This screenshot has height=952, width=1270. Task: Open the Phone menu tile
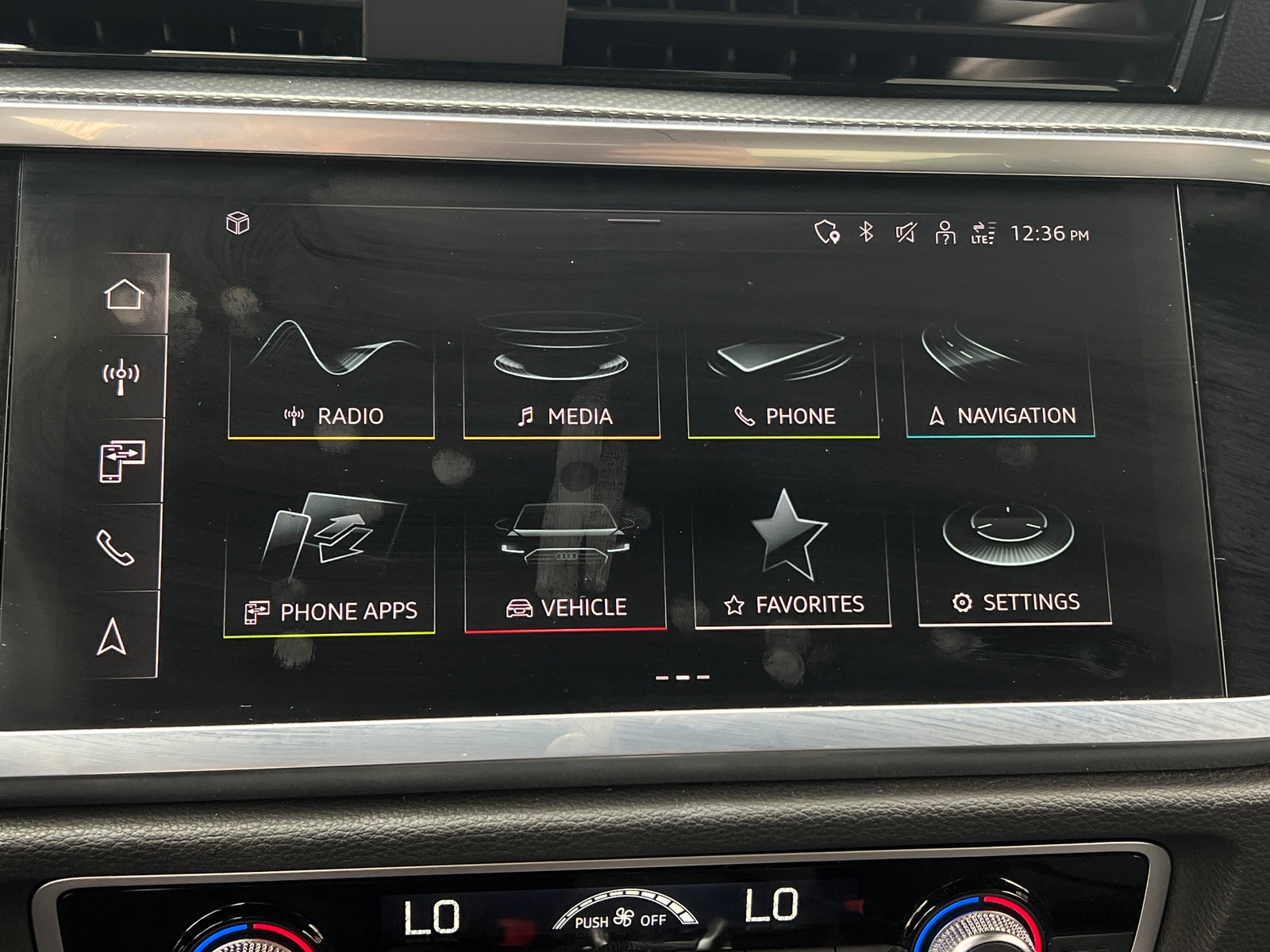pyautogui.click(x=783, y=379)
